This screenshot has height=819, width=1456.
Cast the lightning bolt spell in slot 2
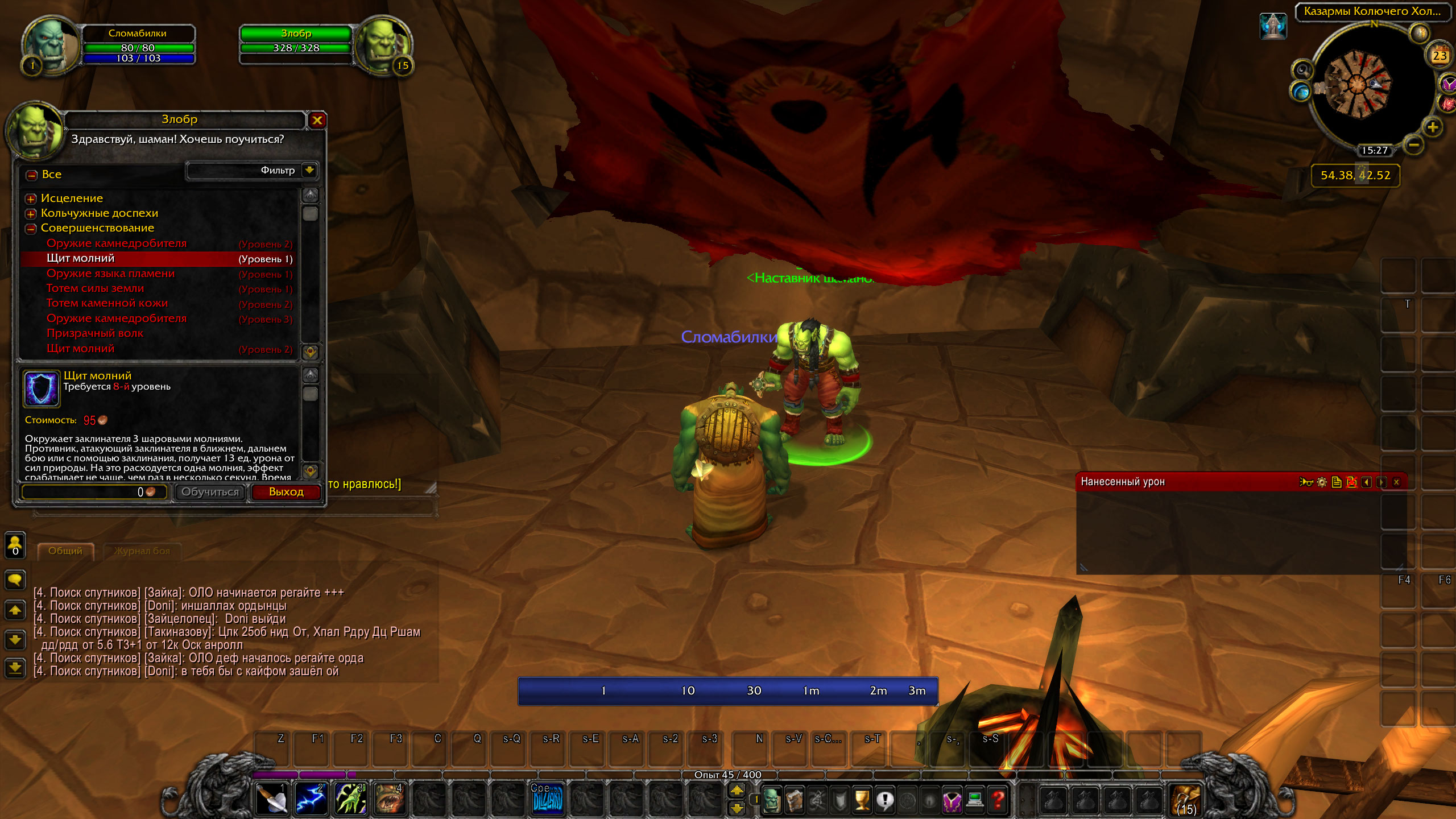(311, 799)
